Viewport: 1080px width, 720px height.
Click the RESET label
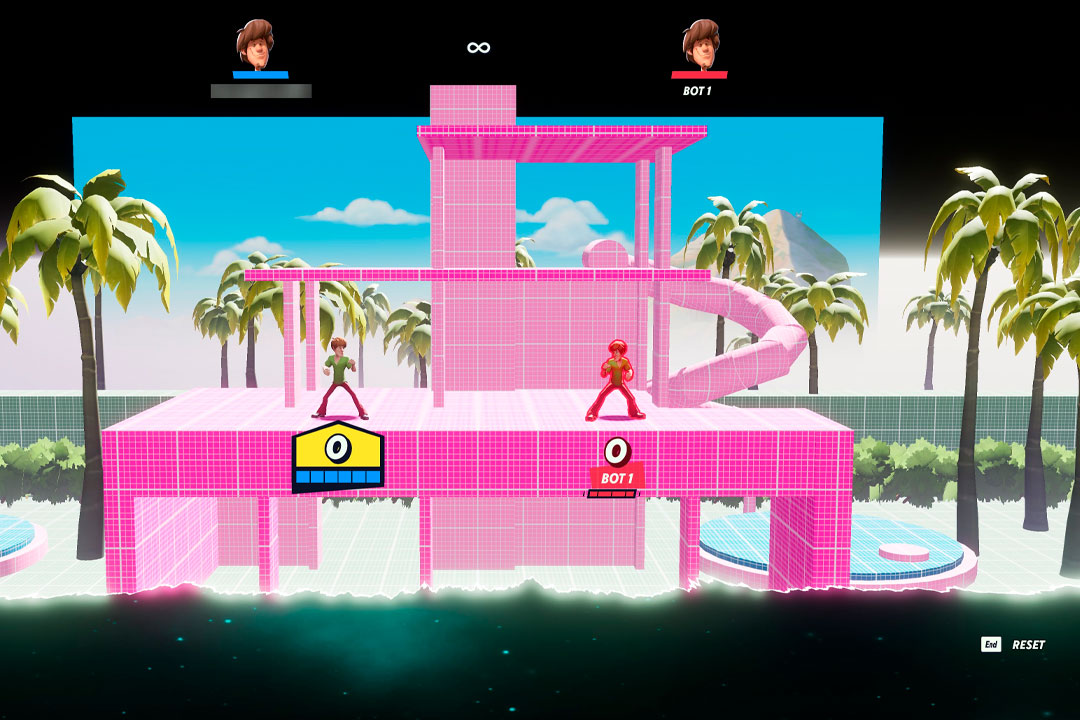[x=1028, y=645]
